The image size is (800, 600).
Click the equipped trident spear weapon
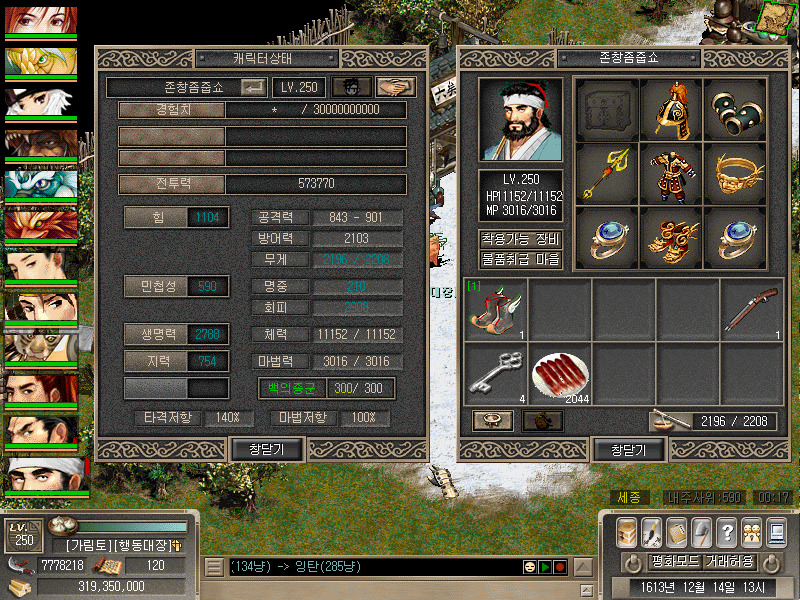point(607,174)
